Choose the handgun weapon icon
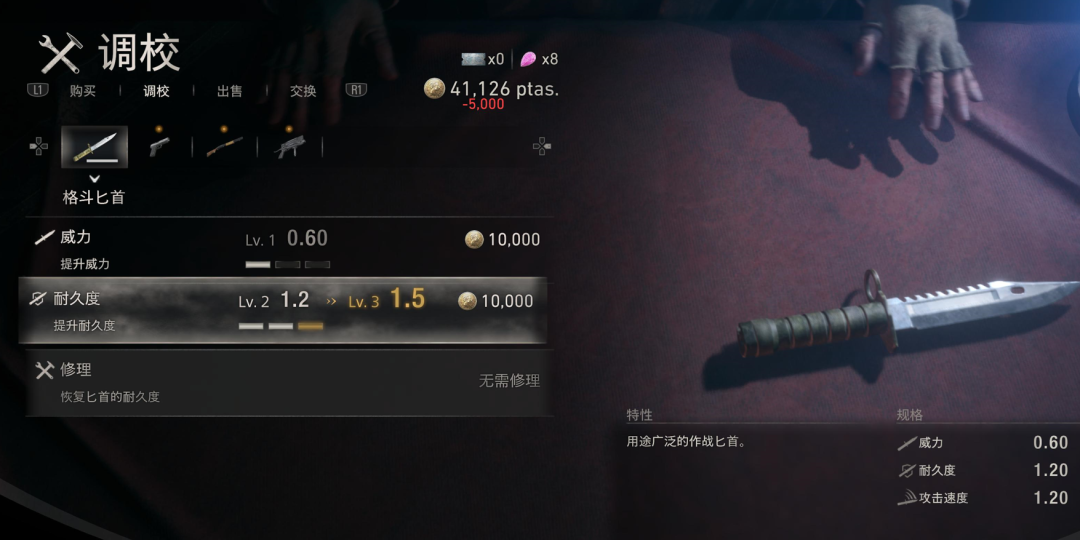 click(x=159, y=146)
